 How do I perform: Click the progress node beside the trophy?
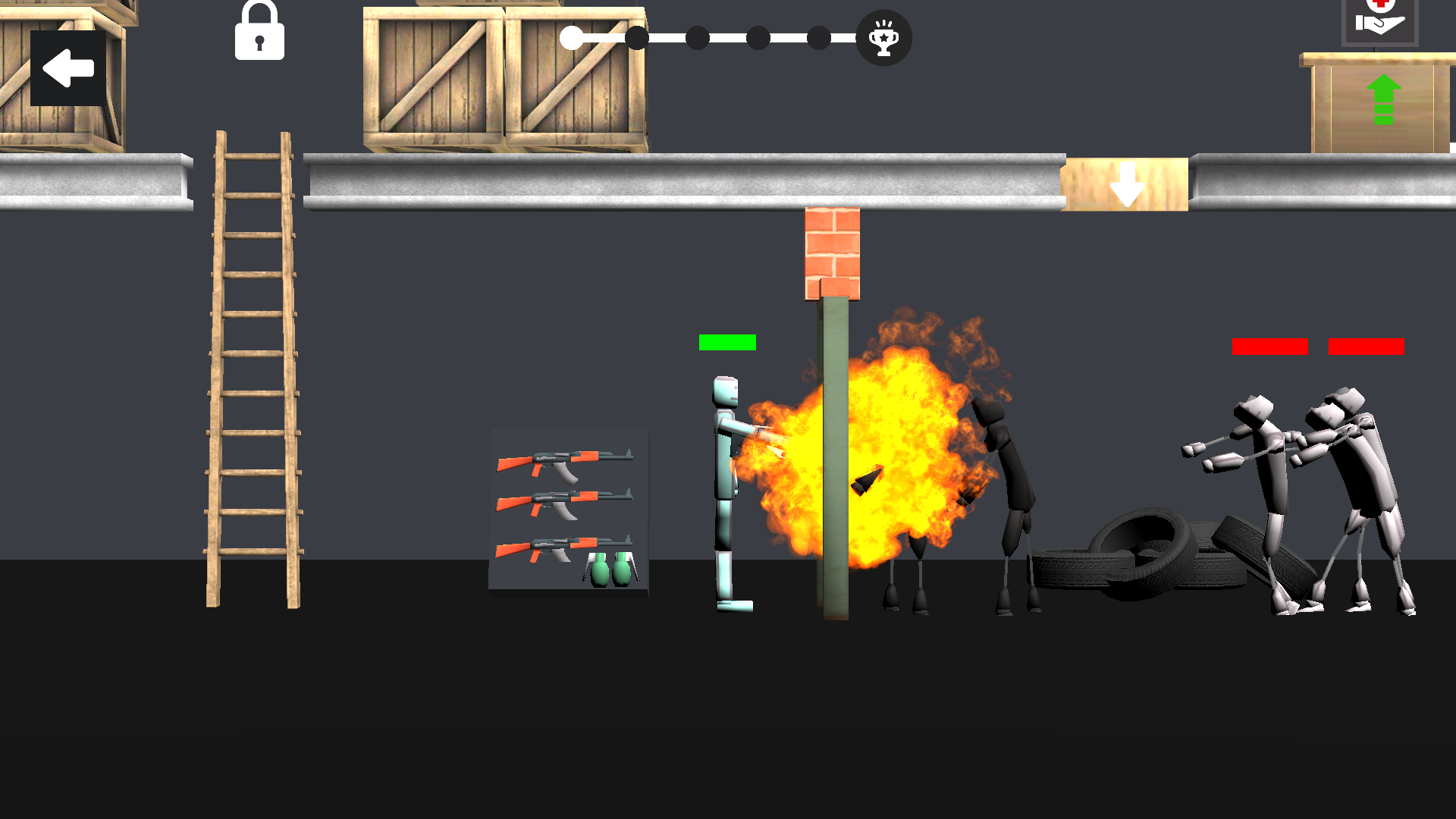click(819, 36)
